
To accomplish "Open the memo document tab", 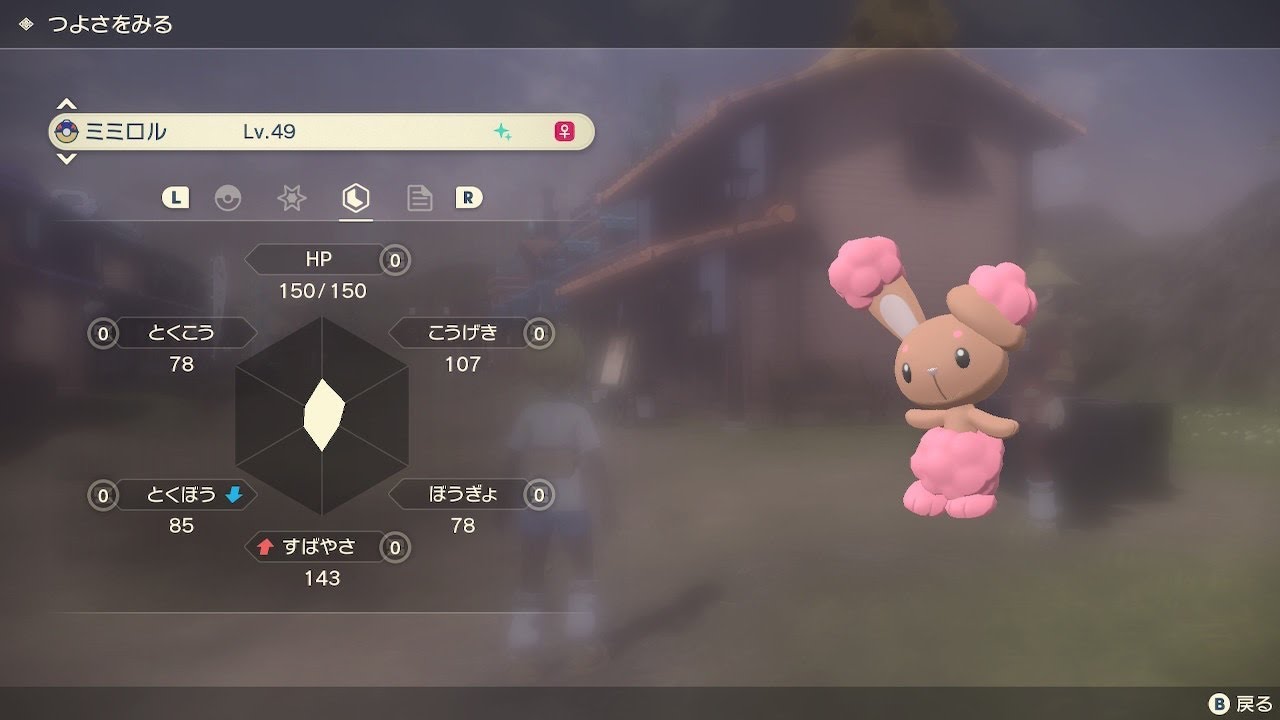I will 419,198.
